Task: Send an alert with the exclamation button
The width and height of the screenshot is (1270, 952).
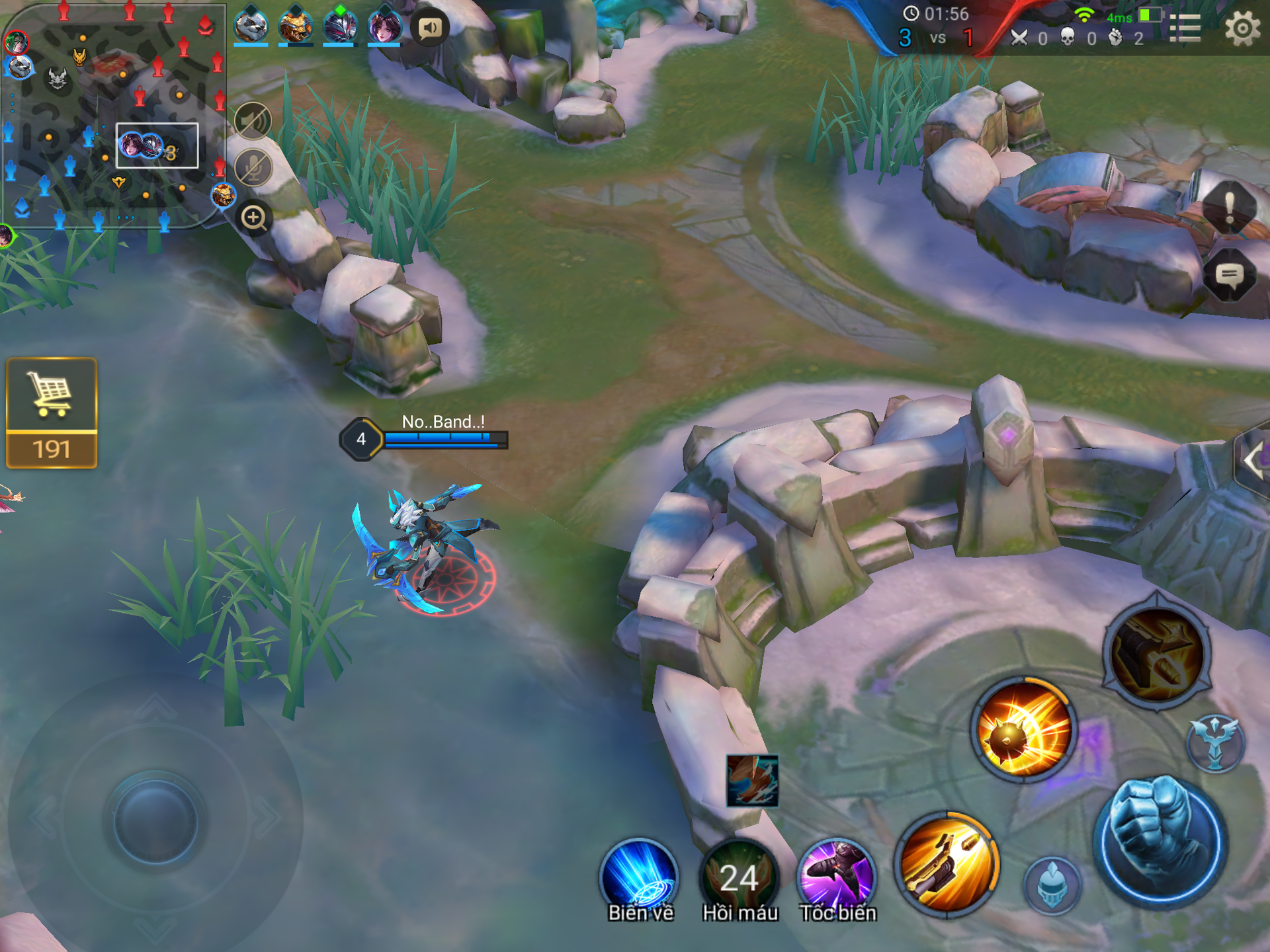Action: pyautogui.click(x=1229, y=208)
